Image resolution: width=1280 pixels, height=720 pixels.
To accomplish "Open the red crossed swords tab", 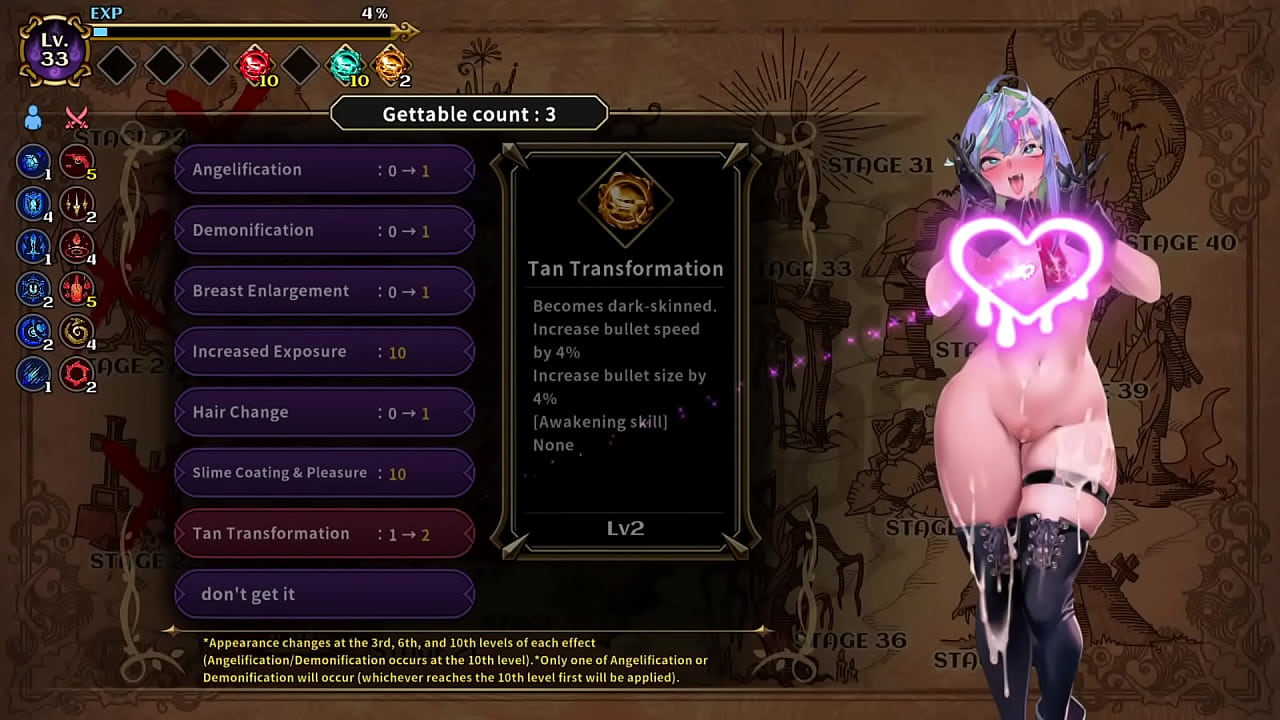I will click(x=77, y=118).
